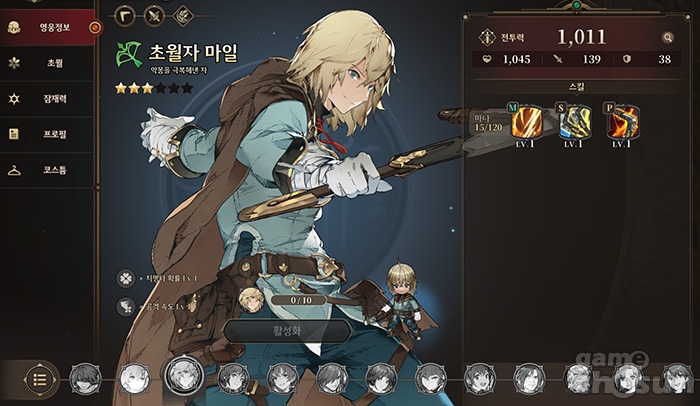View the S sub skill icon
The image size is (700, 406).
click(x=573, y=121)
